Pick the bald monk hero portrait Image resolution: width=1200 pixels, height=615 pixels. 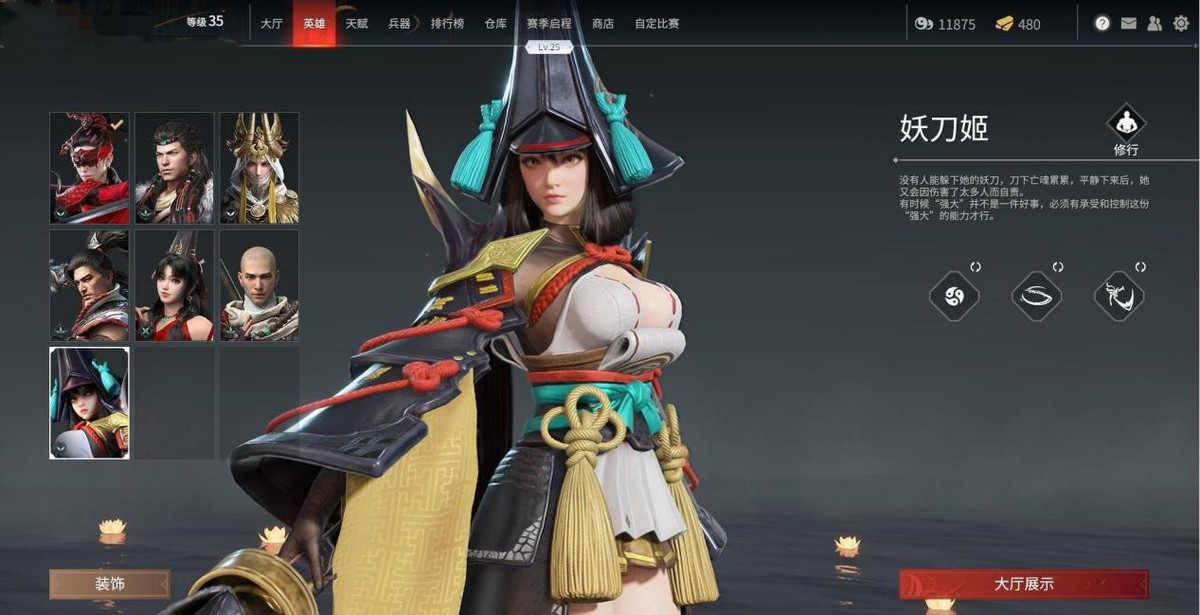tap(259, 286)
